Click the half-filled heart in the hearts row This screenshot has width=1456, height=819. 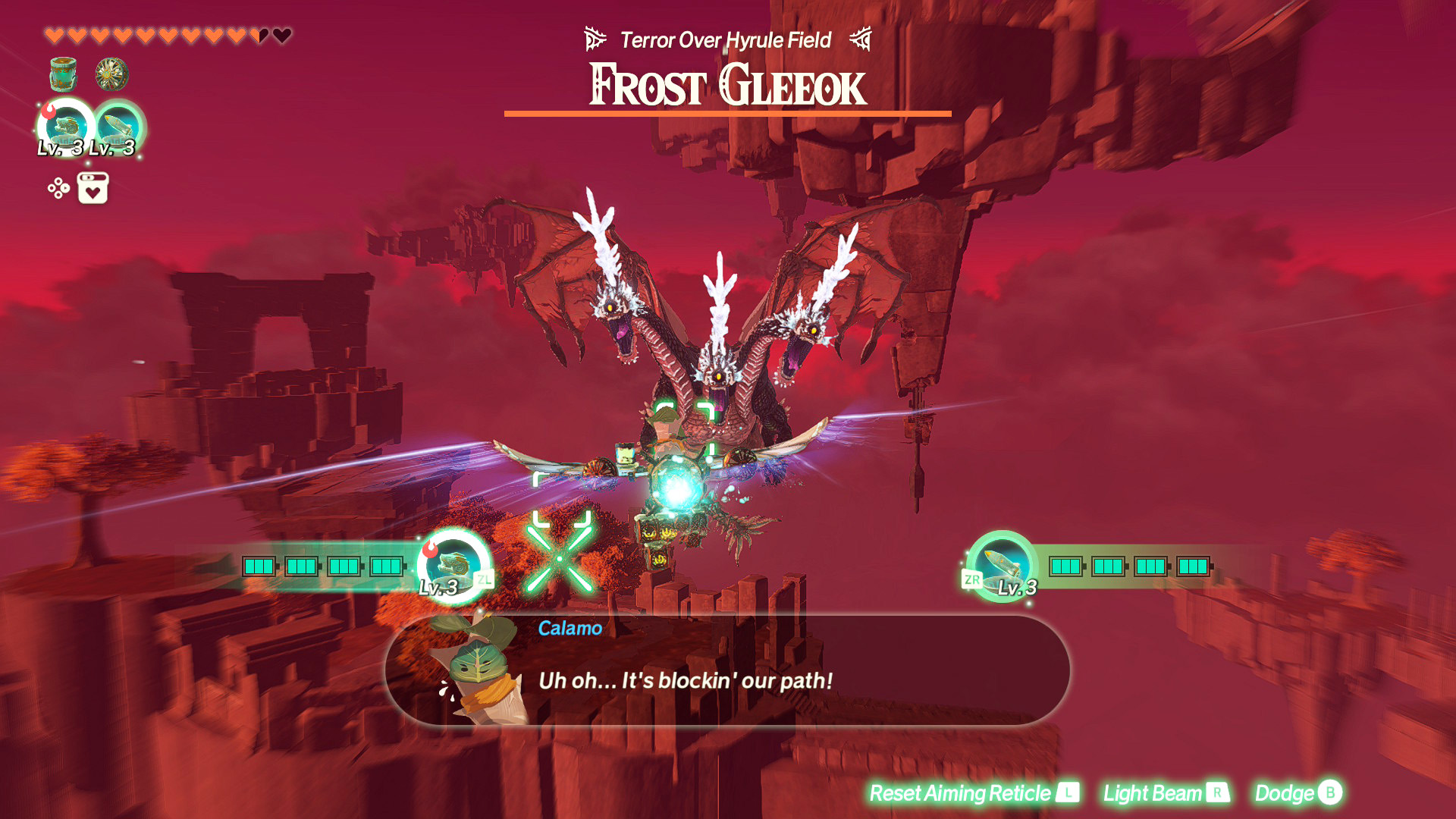[262, 33]
